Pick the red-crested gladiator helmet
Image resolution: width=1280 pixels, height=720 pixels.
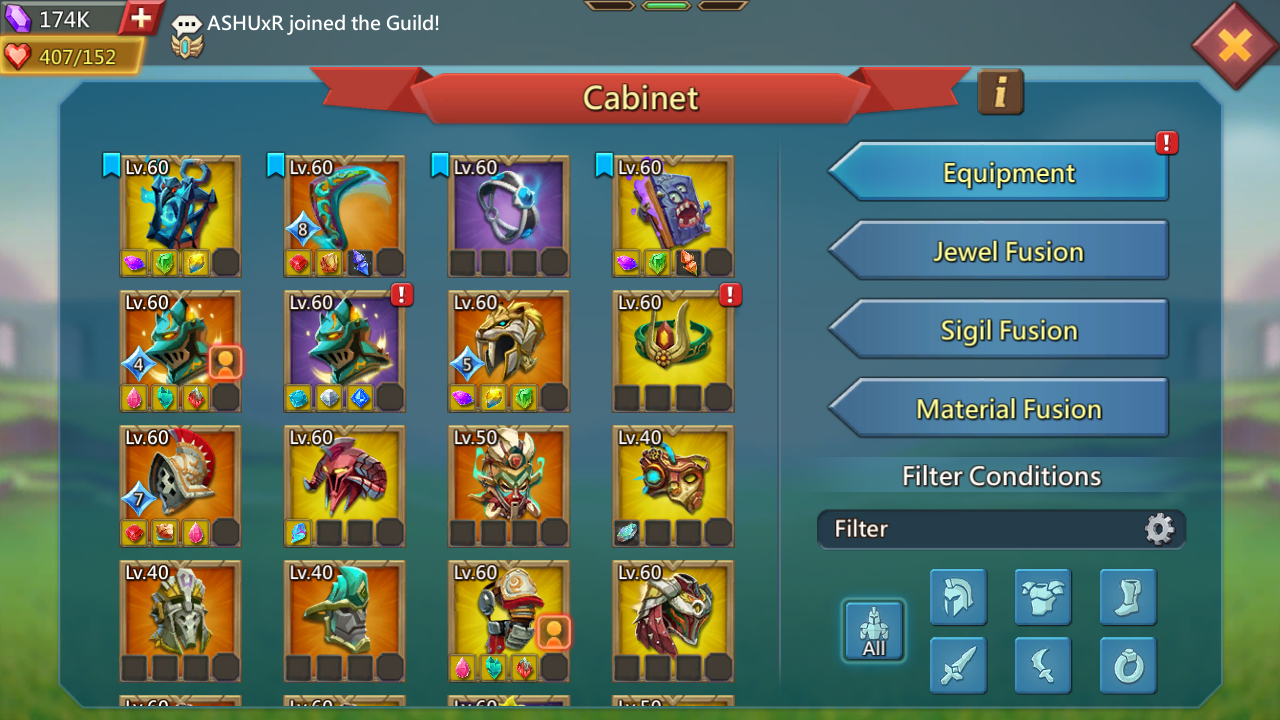click(180, 476)
